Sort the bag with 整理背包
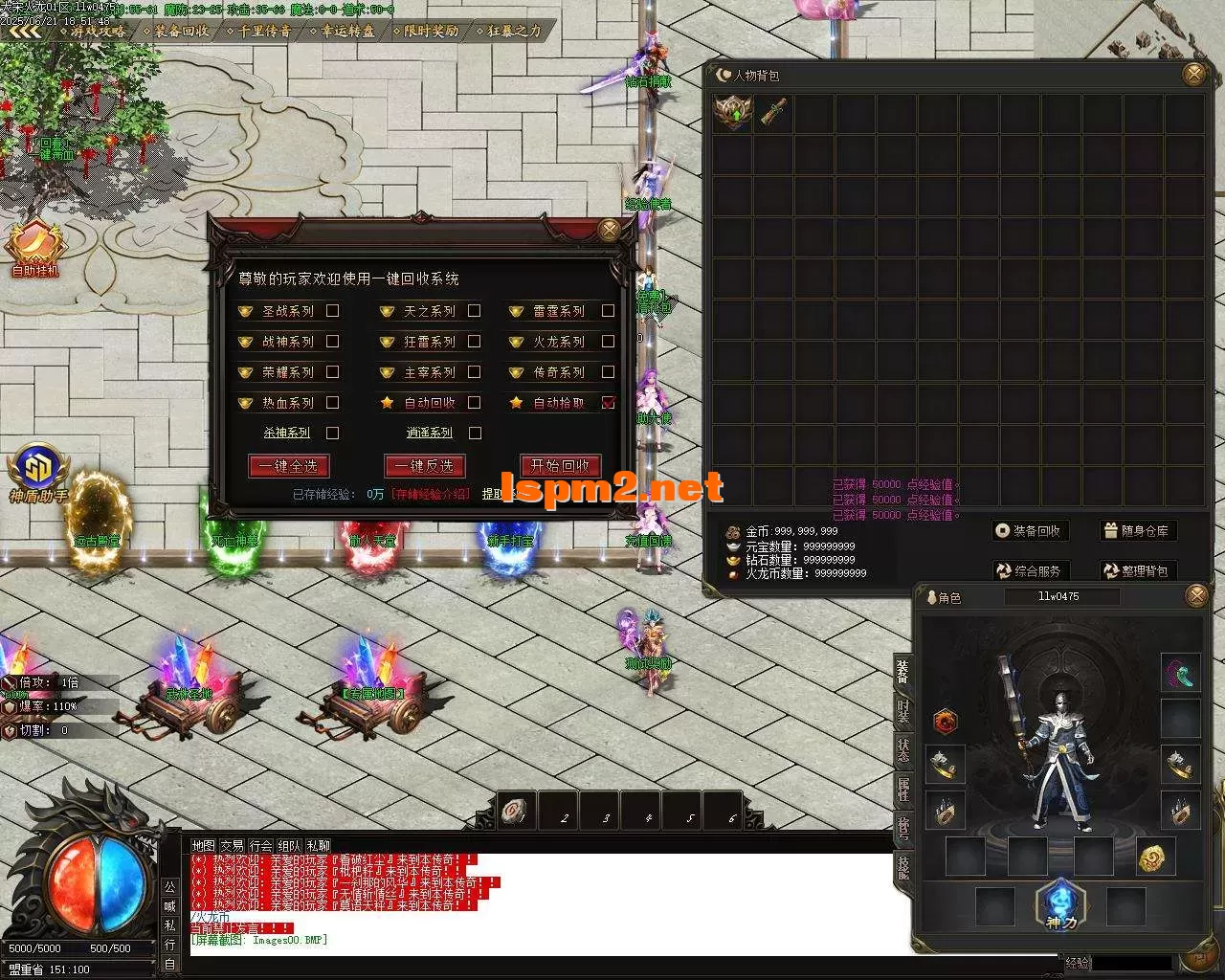This screenshot has width=1225, height=980. pos(1136,571)
